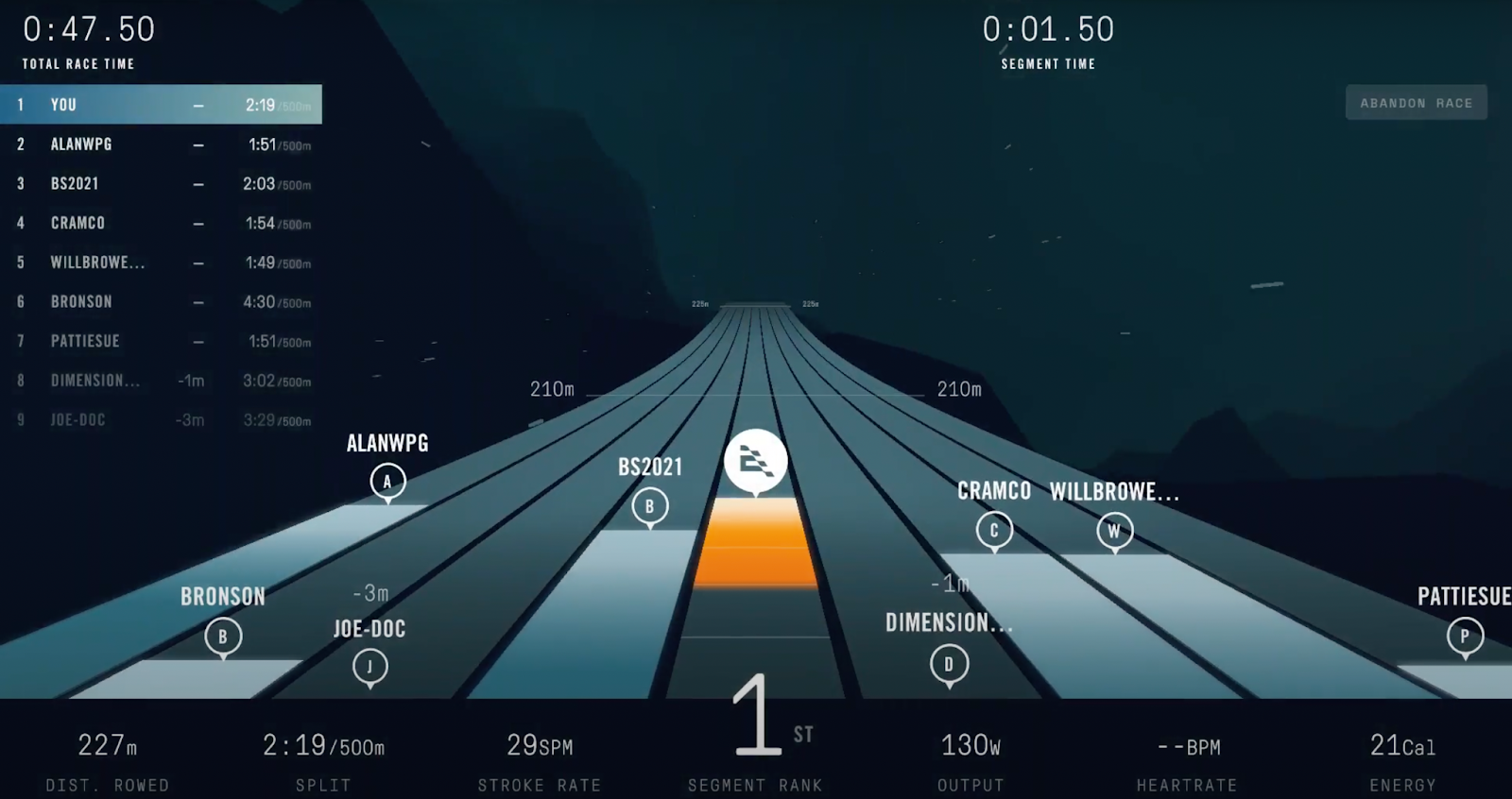Select PATTIESUE in the leaderboard

click(x=161, y=341)
